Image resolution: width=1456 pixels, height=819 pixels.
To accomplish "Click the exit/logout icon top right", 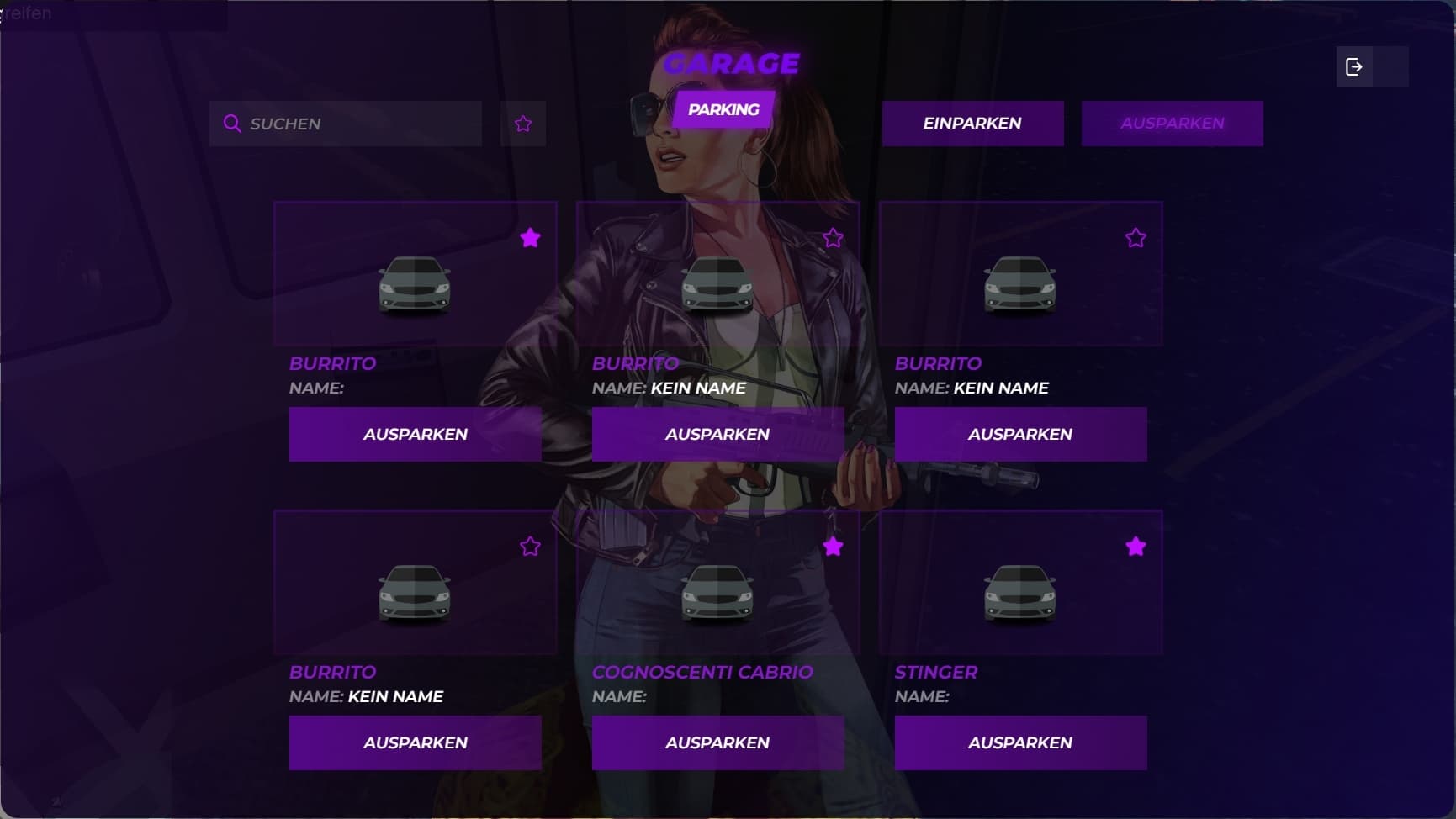I will (1354, 67).
